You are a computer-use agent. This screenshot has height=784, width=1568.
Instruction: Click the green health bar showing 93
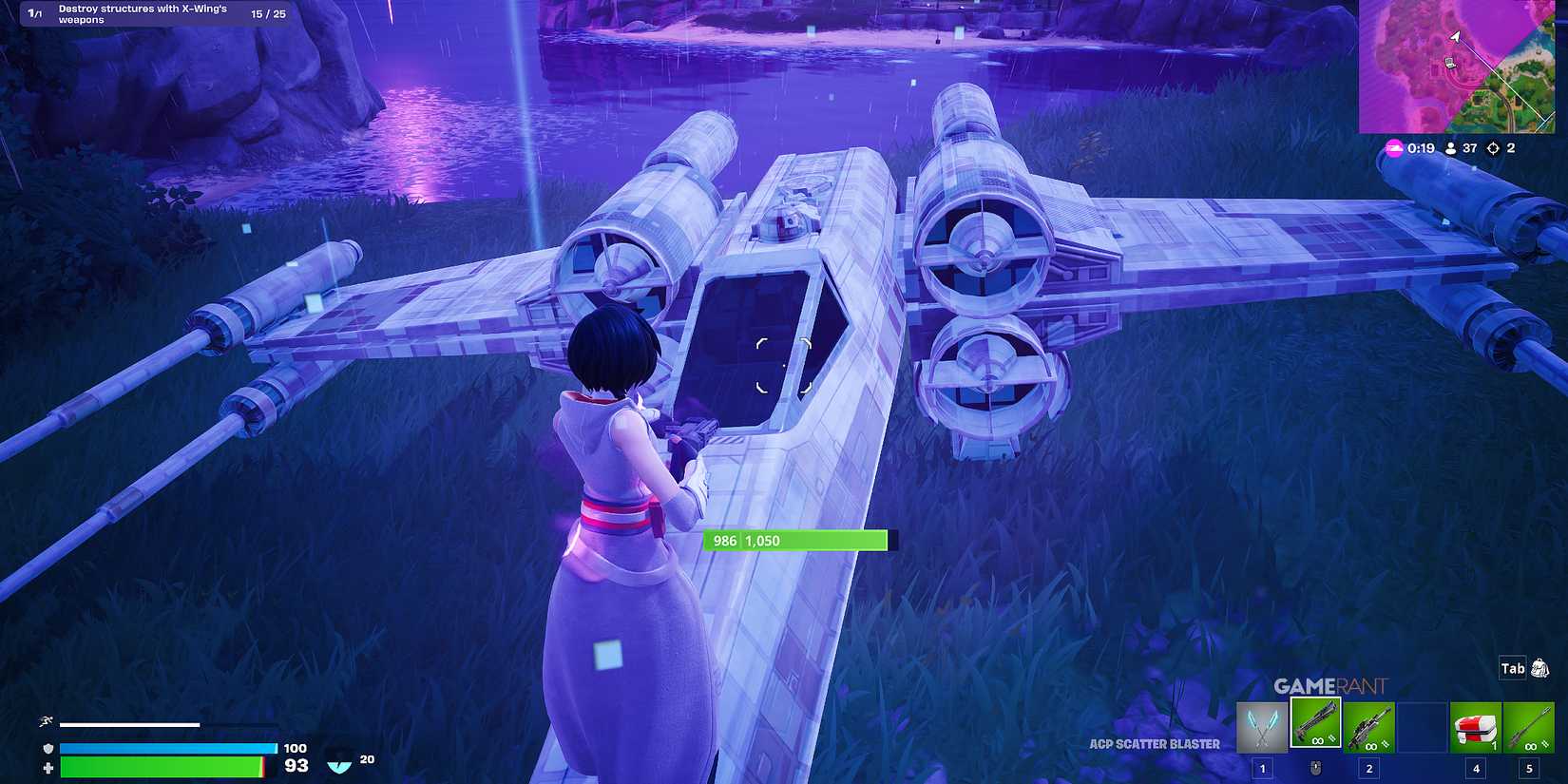pyautogui.click(x=162, y=764)
